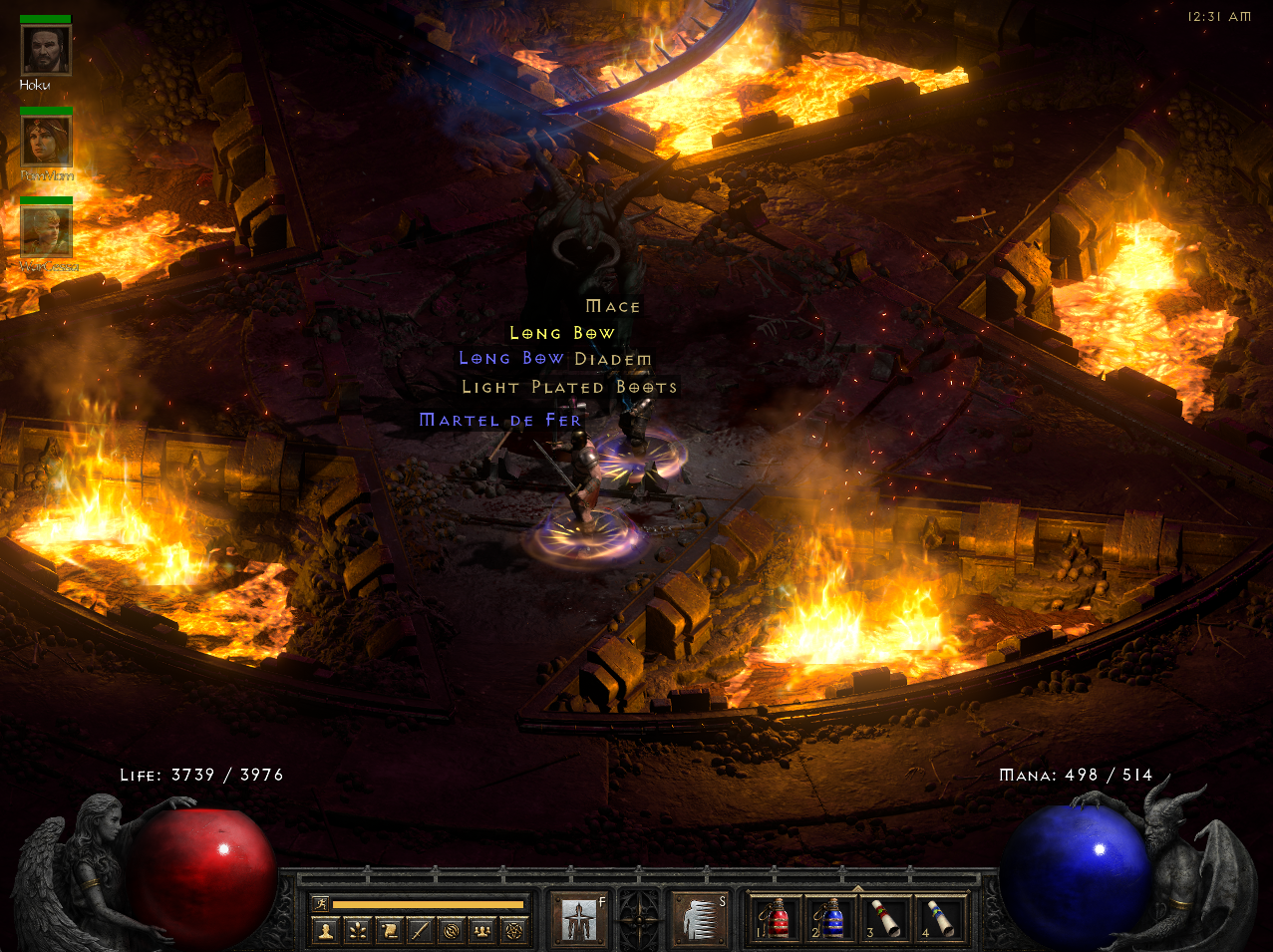Select the skill icon bound to F
This screenshot has width=1273, height=952.
(x=579, y=918)
